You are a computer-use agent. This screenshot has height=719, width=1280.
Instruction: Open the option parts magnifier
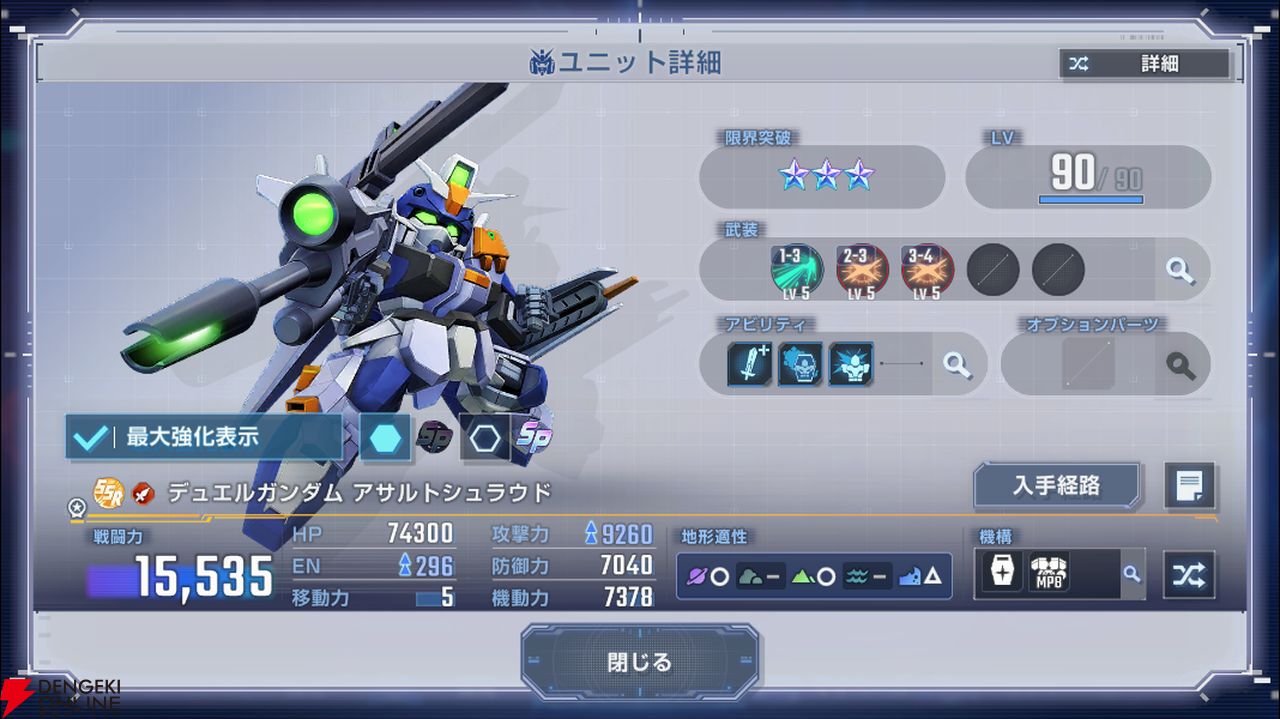click(1181, 364)
